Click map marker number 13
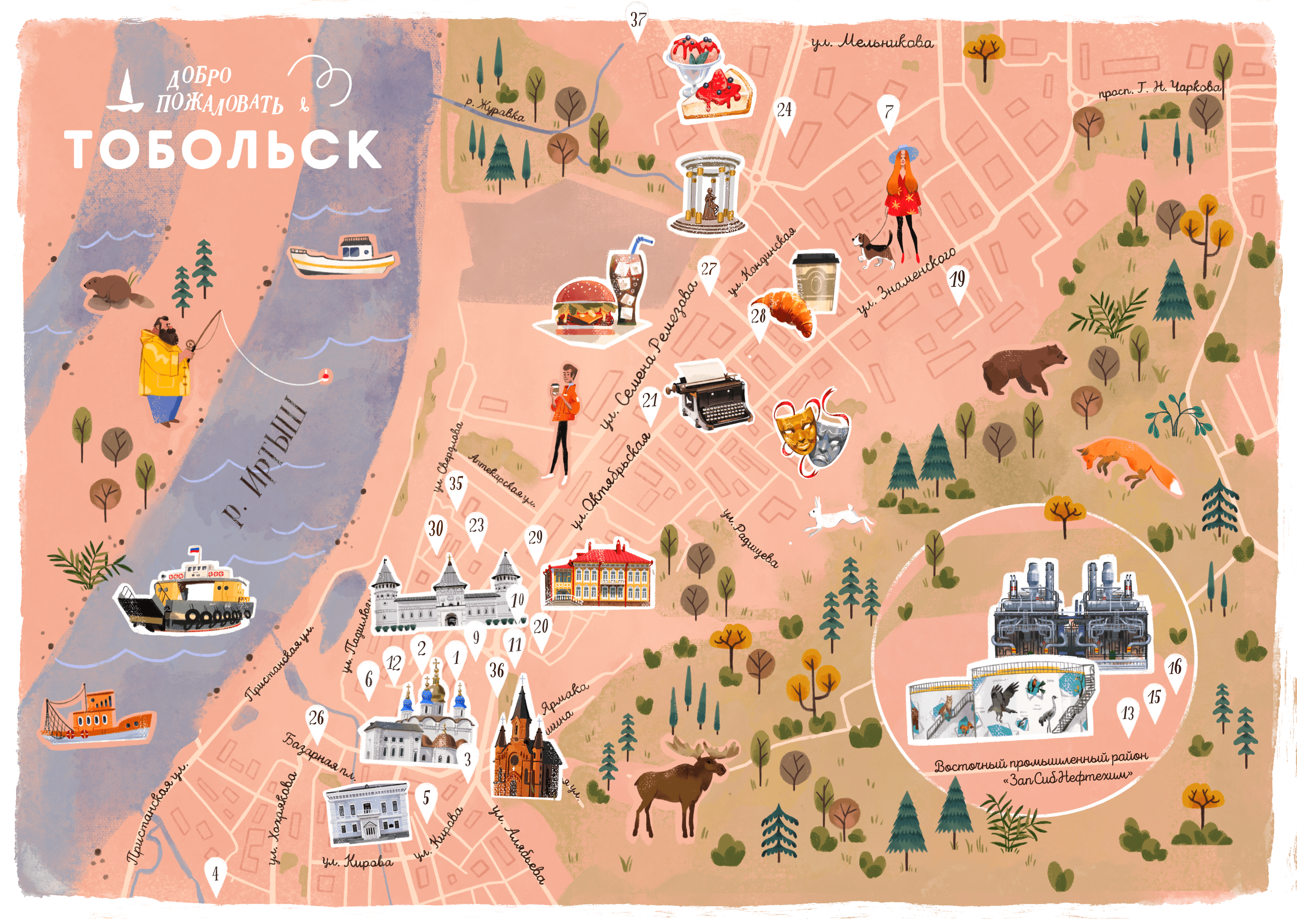 point(1127,716)
